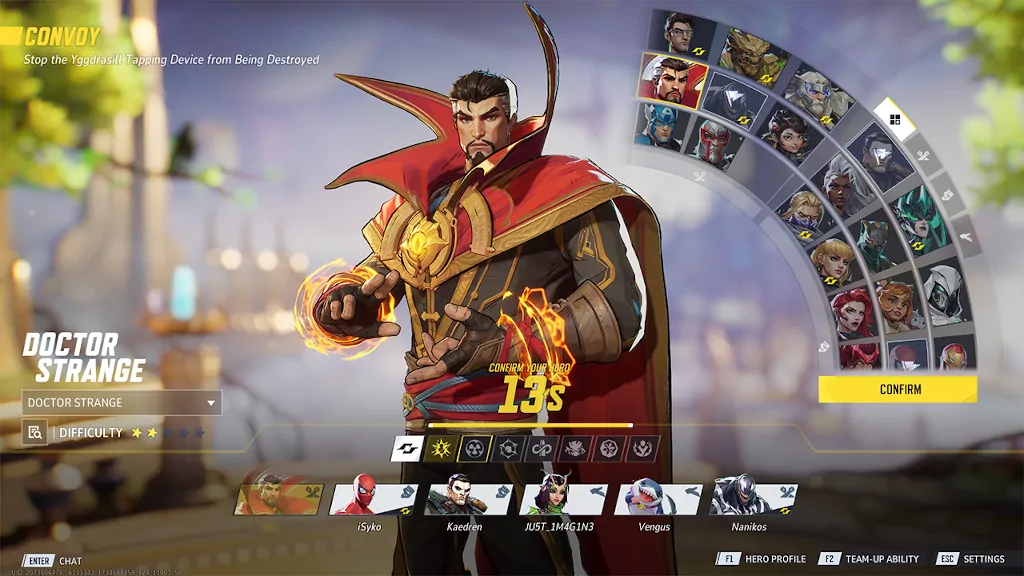
Task: Select Vengus's Jeff the shark teammate card
Action: point(658,497)
